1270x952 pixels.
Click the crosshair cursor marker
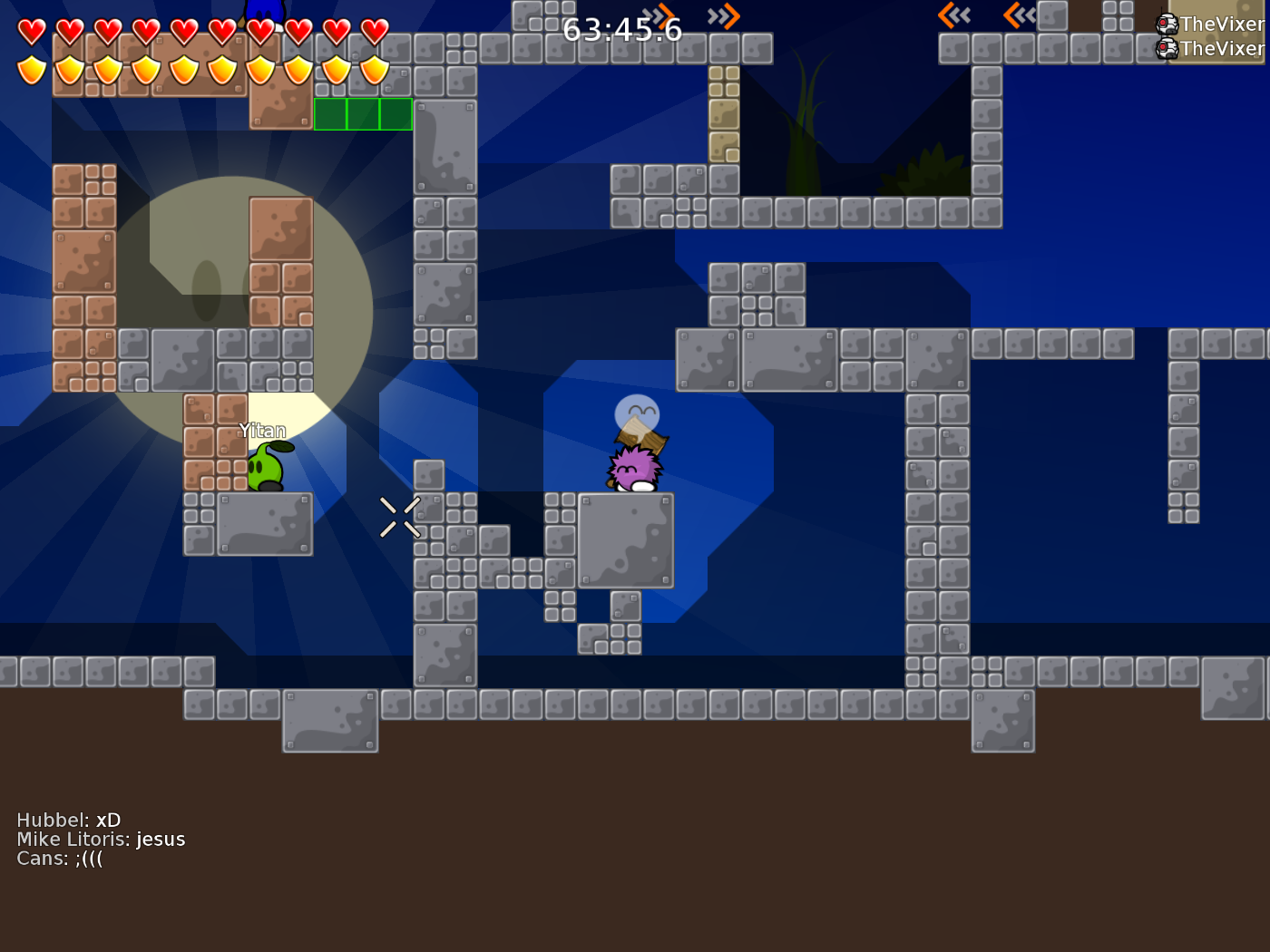tap(400, 517)
